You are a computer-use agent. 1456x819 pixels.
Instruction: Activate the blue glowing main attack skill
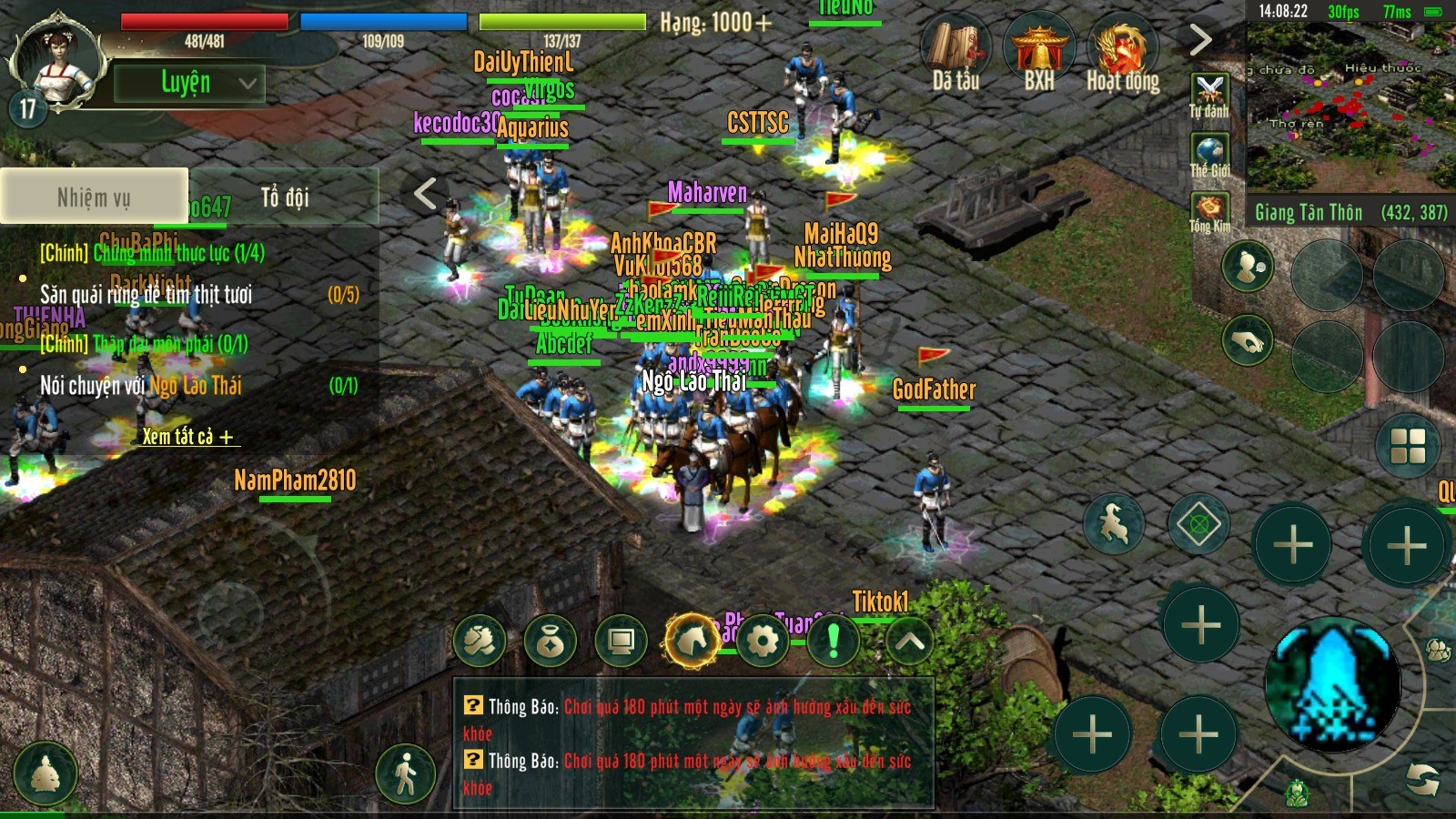point(1333,683)
